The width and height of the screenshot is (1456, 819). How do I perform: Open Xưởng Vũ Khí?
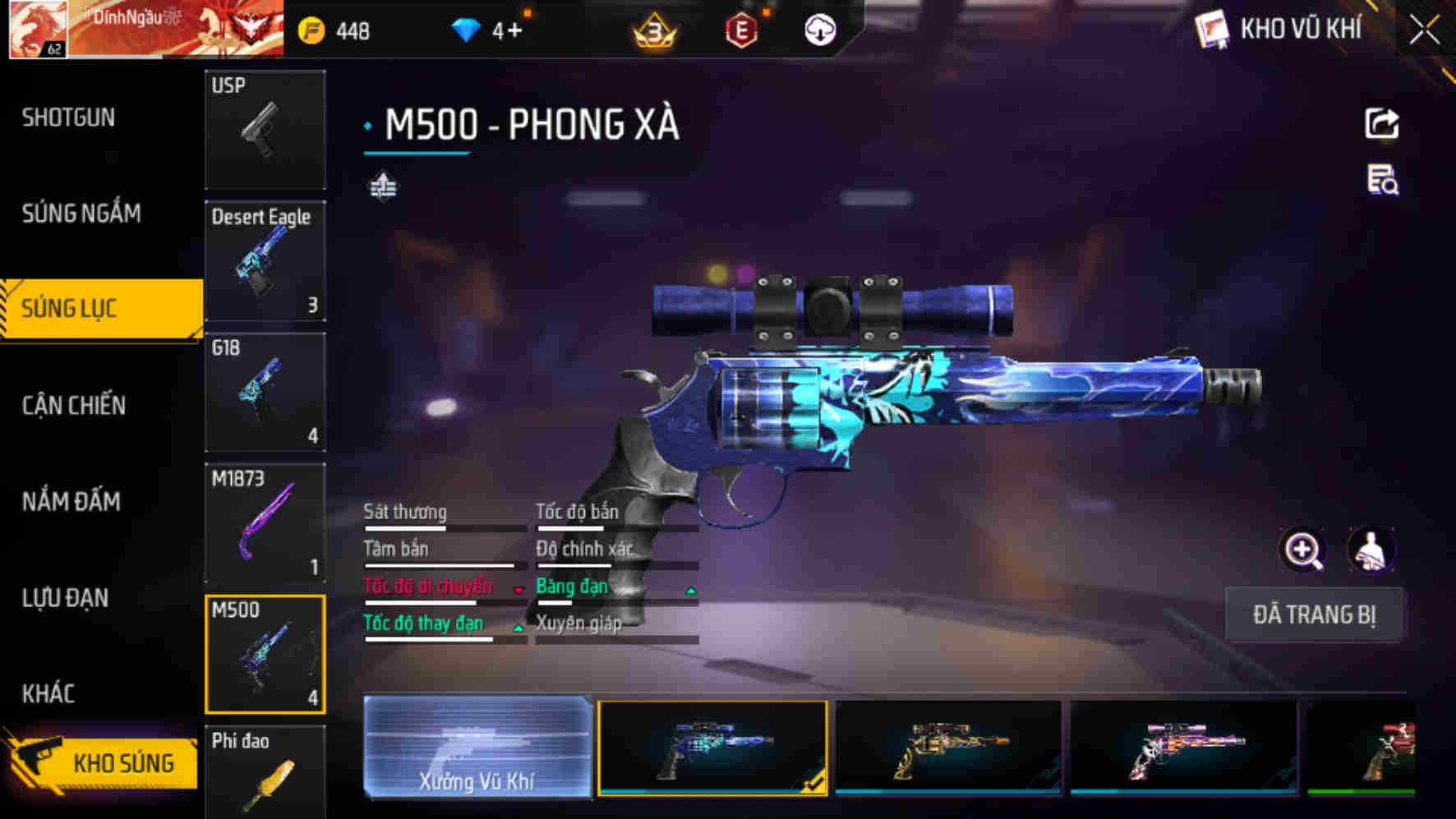(x=477, y=750)
